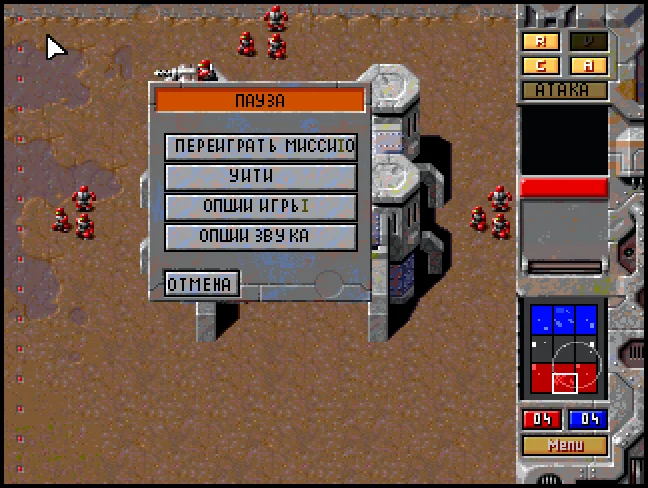Close the pause menu with Отмена
The width and height of the screenshot is (648, 488).
pyautogui.click(x=202, y=284)
